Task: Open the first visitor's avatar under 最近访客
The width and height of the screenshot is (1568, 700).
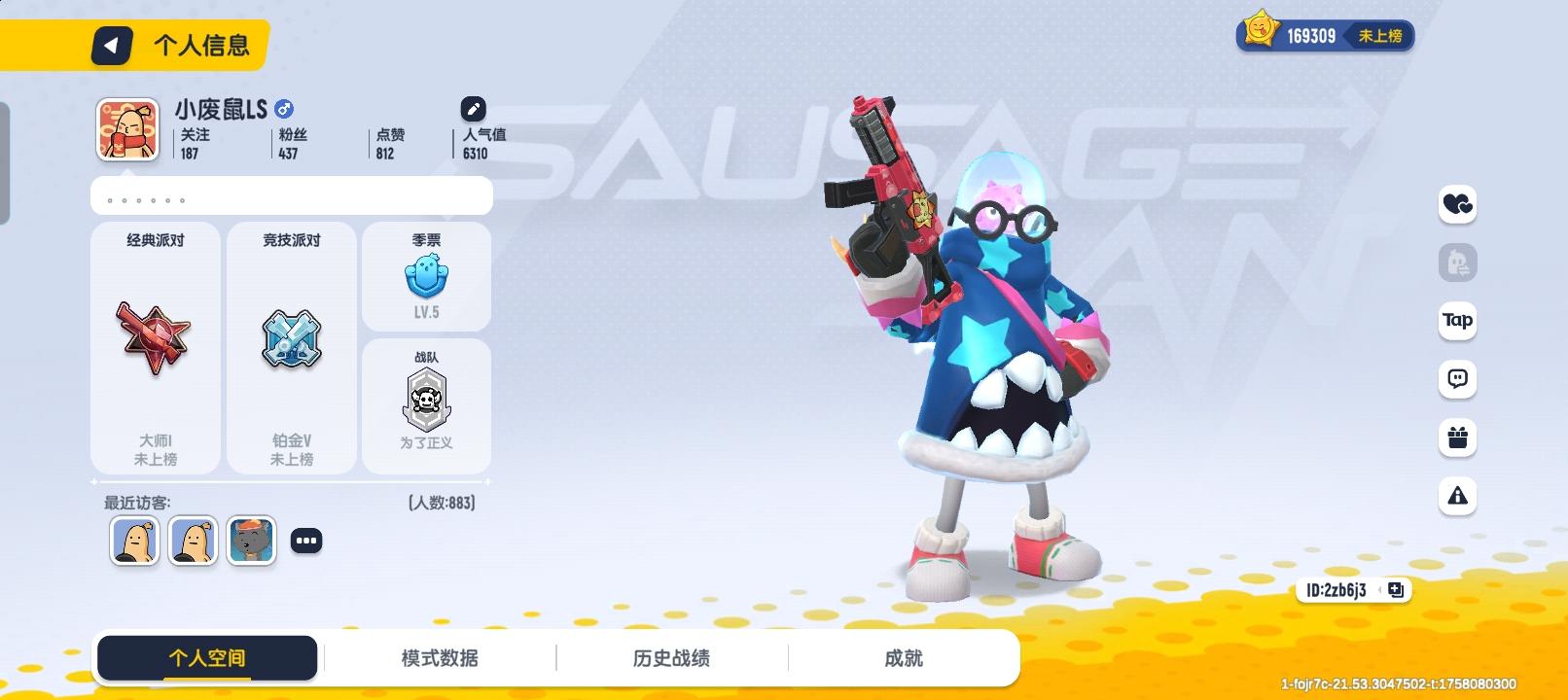Action: point(134,541)
